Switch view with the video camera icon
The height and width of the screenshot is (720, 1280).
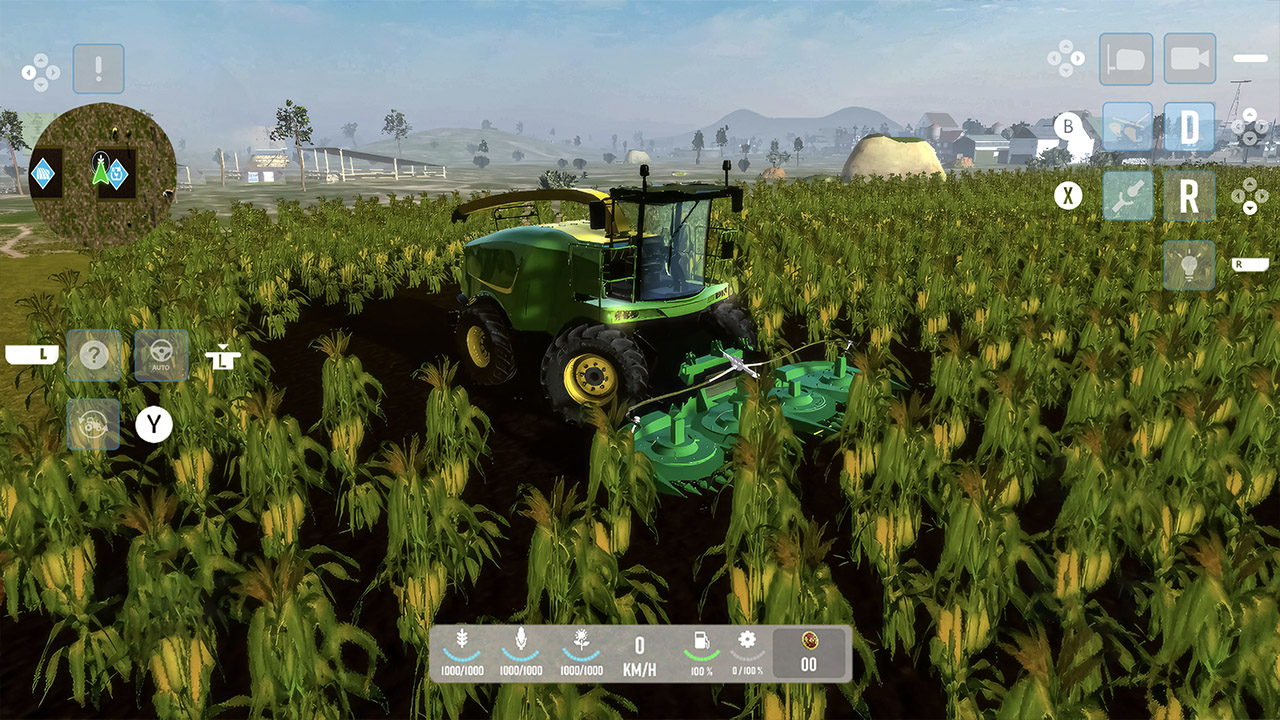[x=1190, y=58]
